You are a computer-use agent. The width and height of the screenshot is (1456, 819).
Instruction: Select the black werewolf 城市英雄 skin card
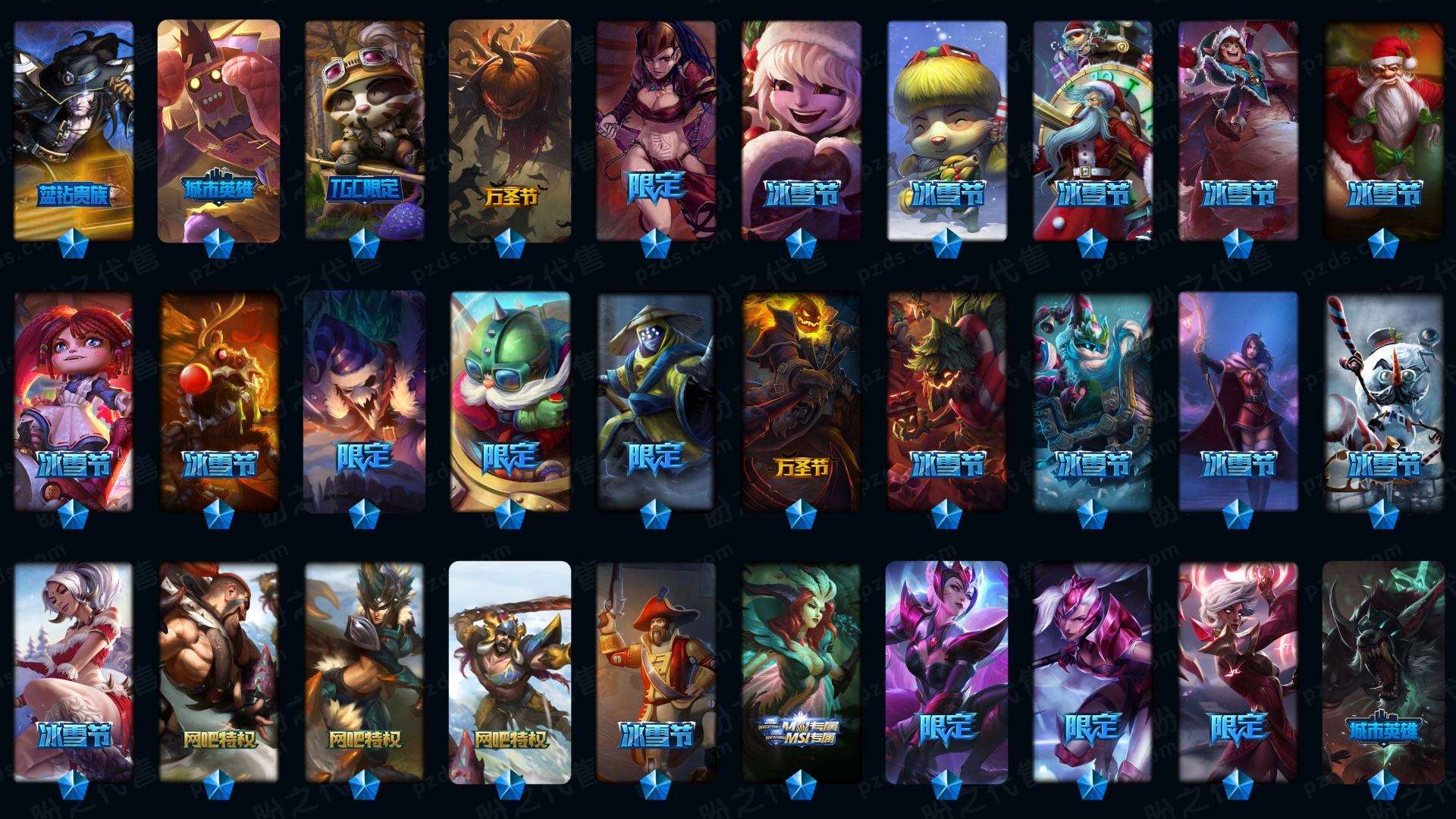[x=1384, y=671]
